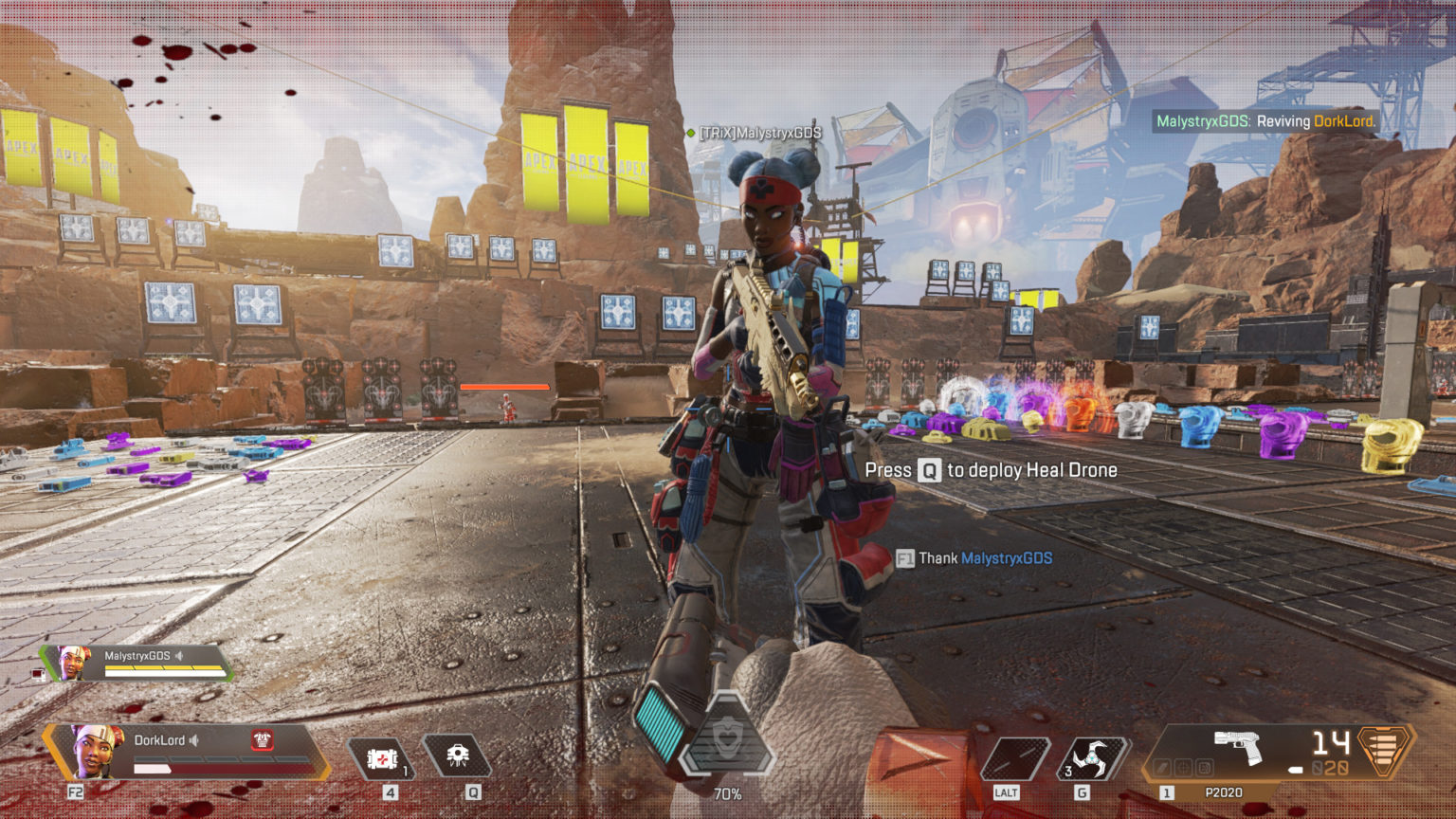Click the barrel attachment slot on weapon HUD
Image resolution: width=1456 pixels, height=819 pixels.
[1162, 766]
